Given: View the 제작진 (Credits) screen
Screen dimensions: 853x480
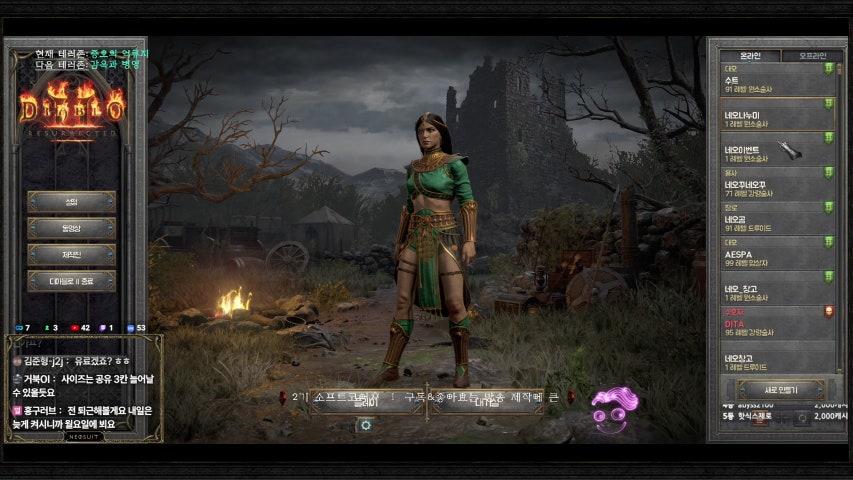Looking at the screenshot, I should point(71,254).
